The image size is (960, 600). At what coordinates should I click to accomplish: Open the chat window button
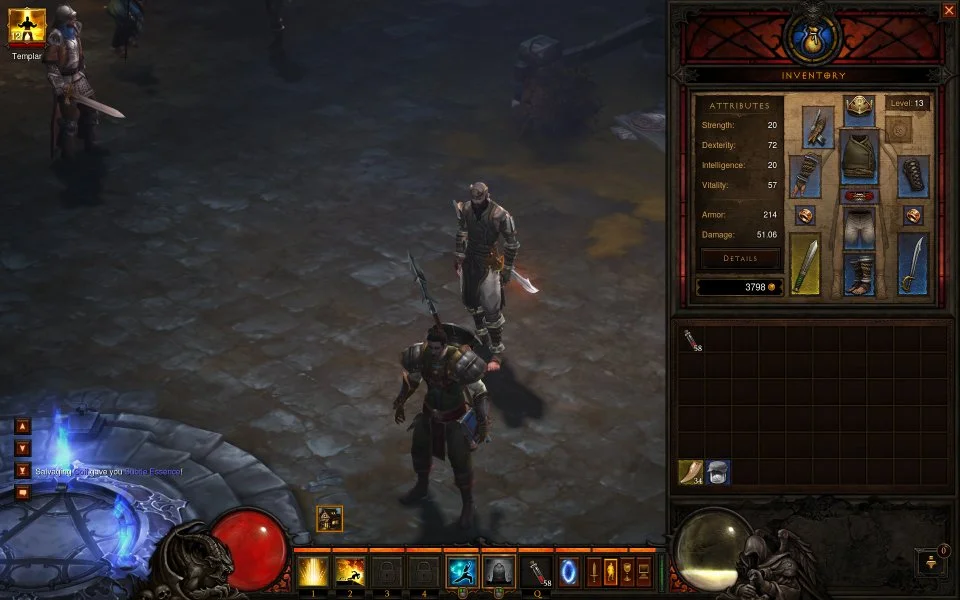tap(22, 492)
